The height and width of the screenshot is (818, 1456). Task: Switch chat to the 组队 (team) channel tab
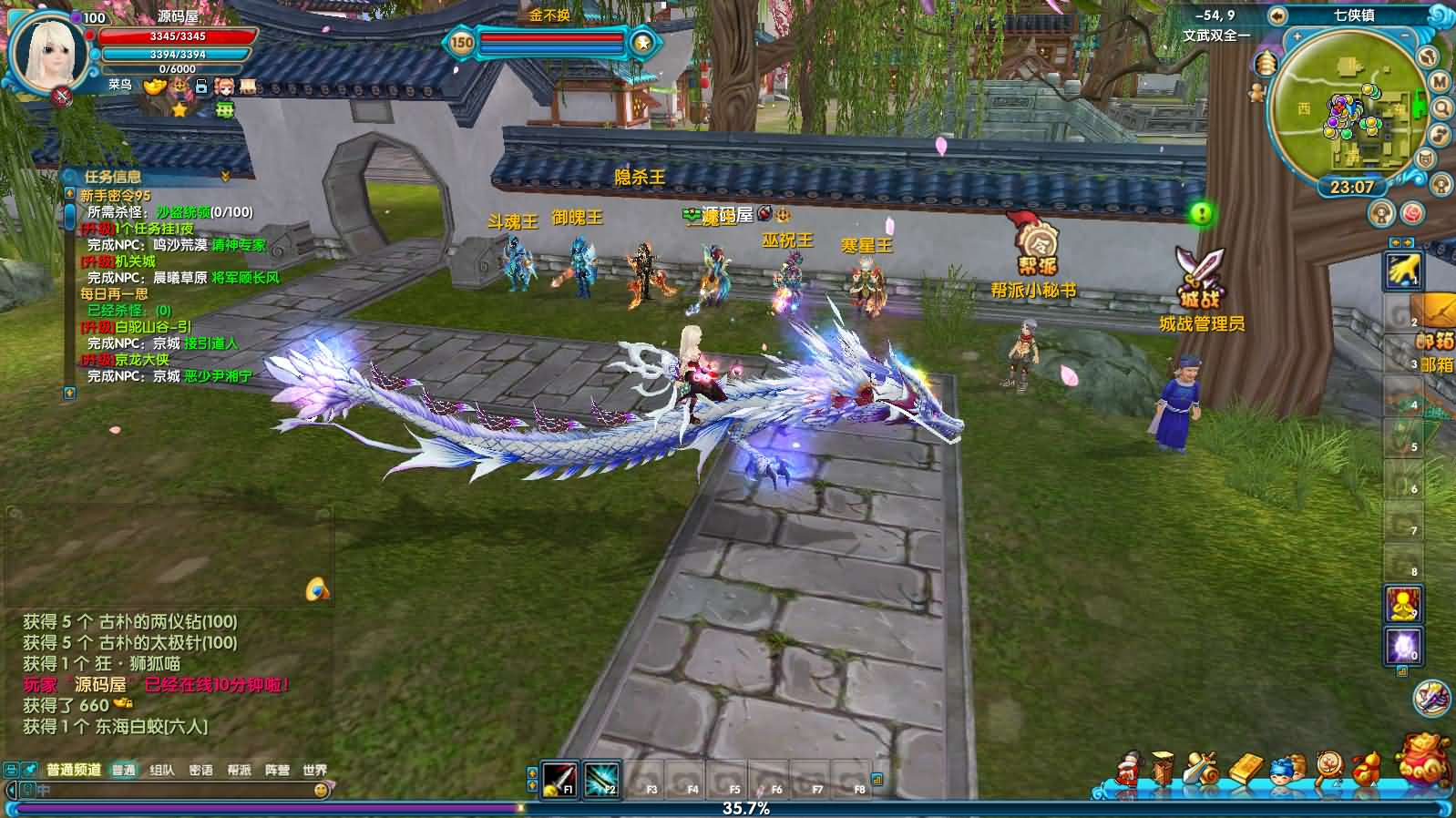162,770
